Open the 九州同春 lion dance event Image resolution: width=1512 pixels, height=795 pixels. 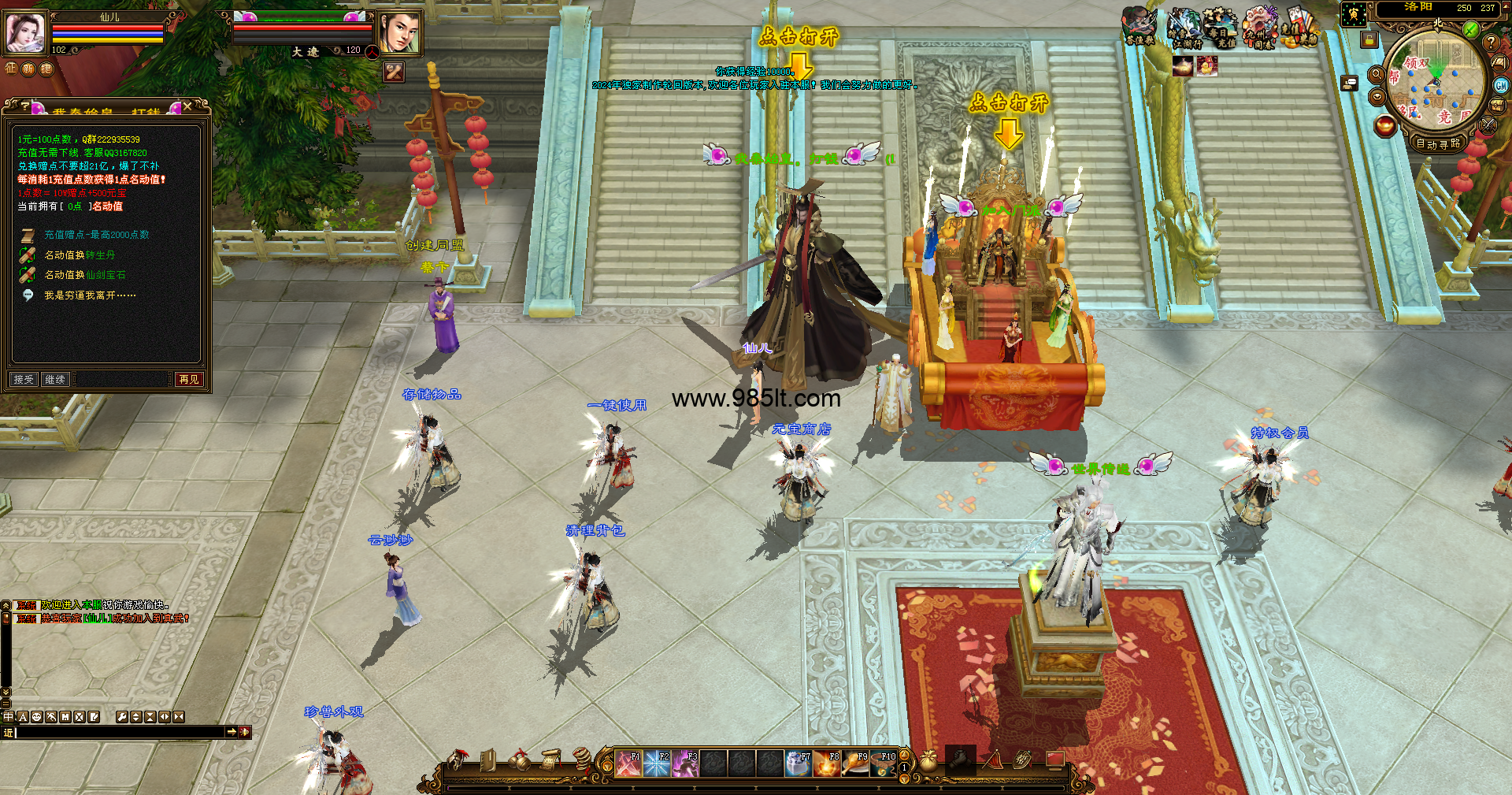(x=1259, y=28)
